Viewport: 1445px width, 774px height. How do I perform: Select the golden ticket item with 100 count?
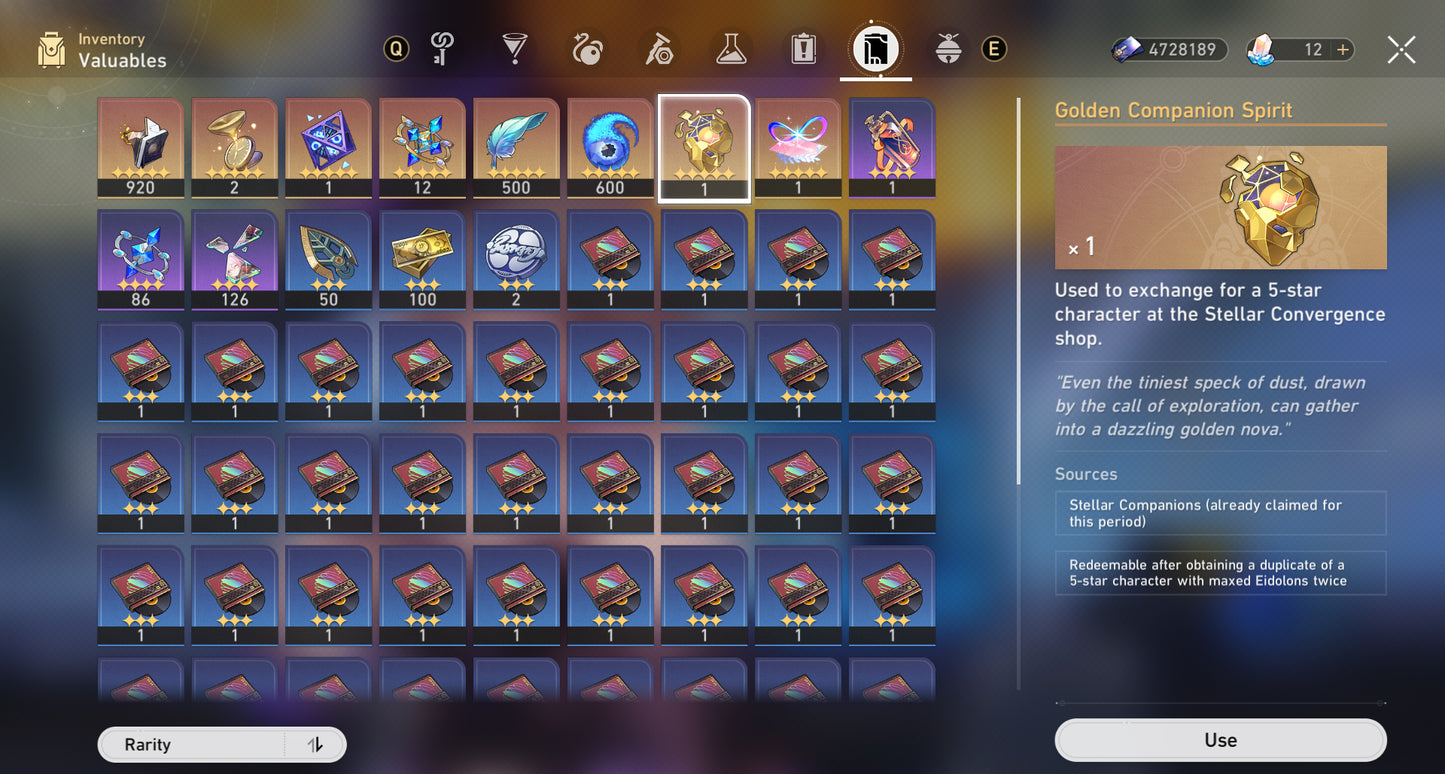[x=422, y=258]
